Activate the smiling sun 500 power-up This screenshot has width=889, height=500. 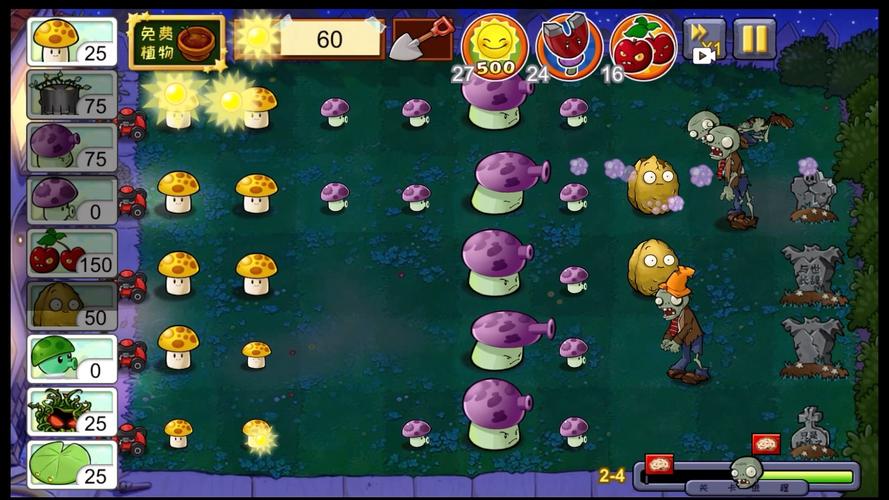click(x=494, y=45)
